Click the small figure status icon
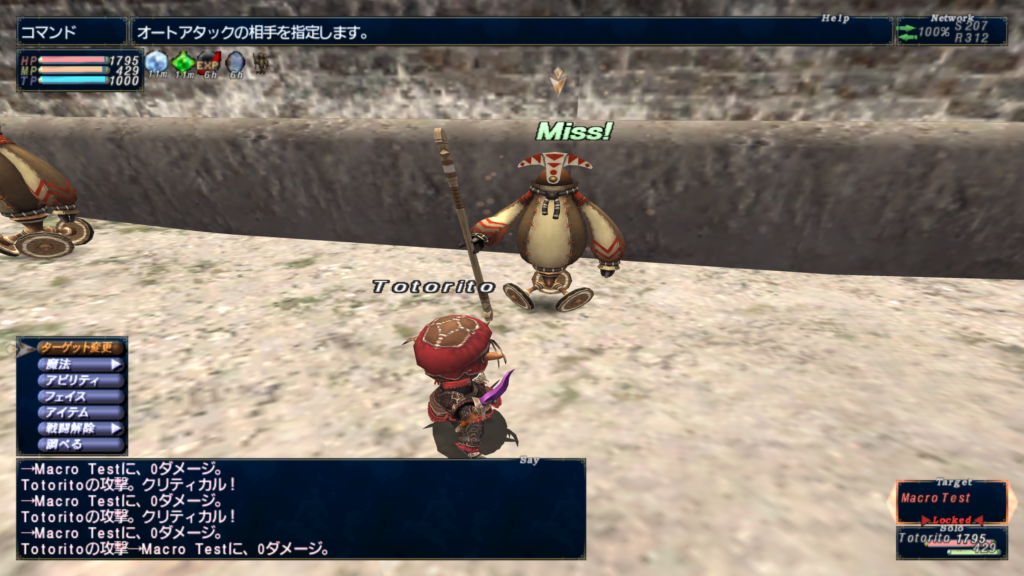 (259, 62)
